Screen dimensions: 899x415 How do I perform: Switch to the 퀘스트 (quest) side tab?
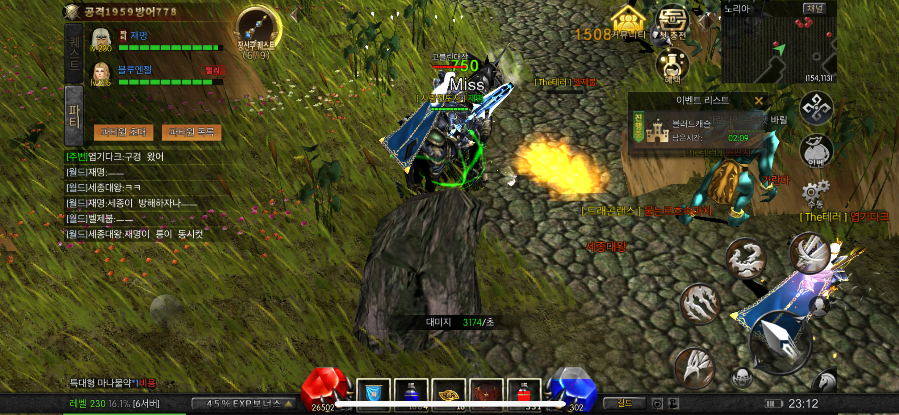coord(74,47)
